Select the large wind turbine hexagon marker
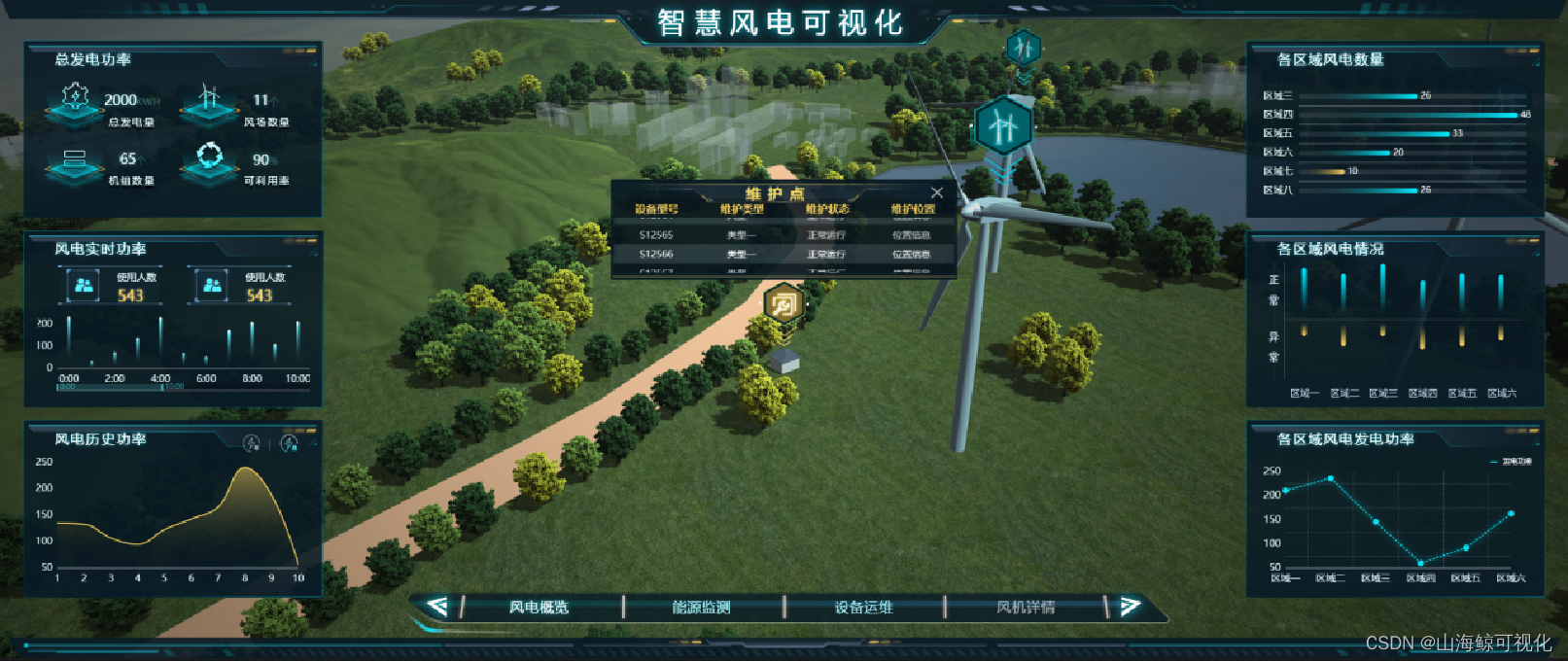Image resolution: width=1568 pixels, height=662 pixels. [1001, 125]
